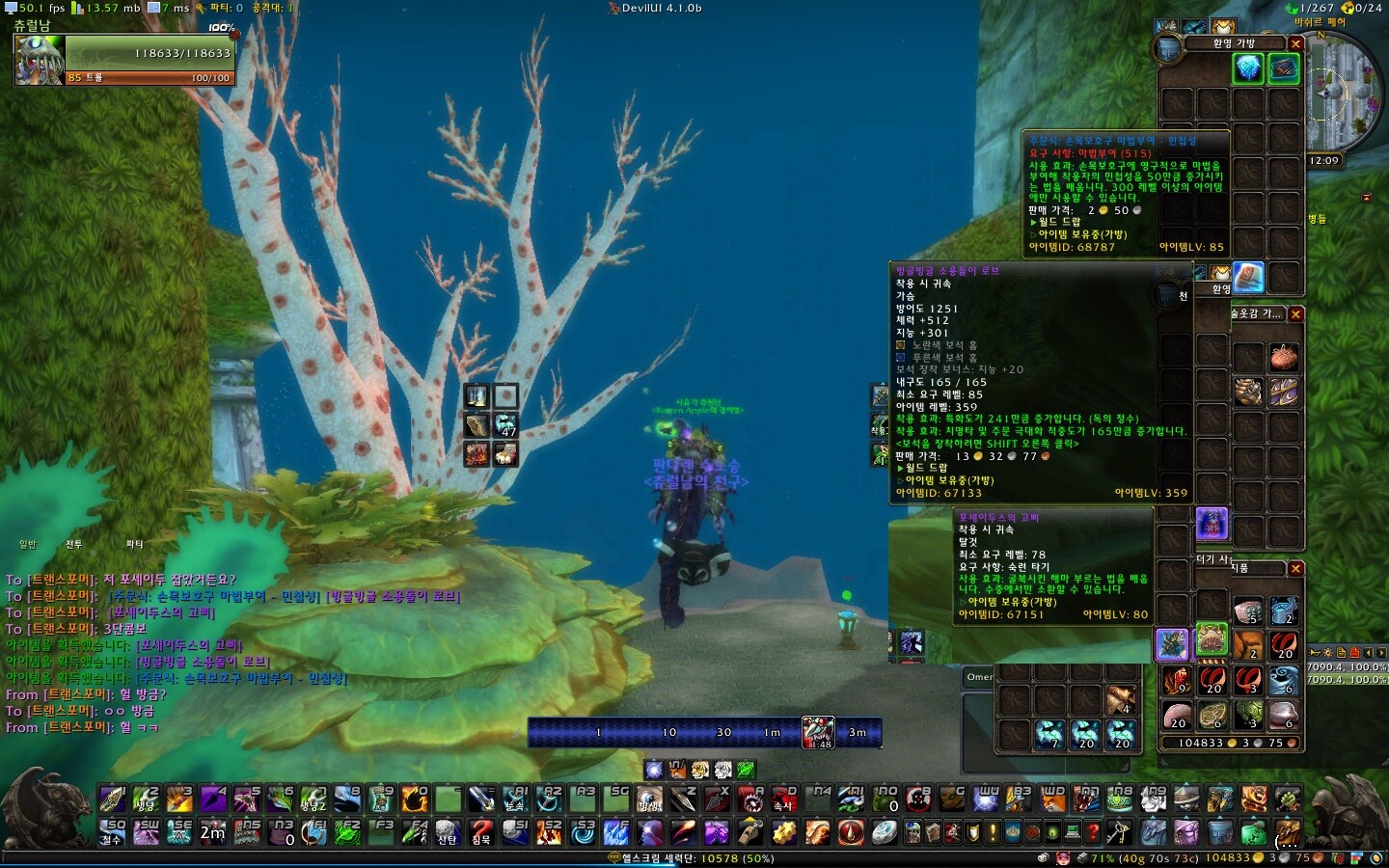Select the green-bordered turtle mount item
Image resolution: width=1389 pixels, height=868 pixels.
[x=1212, y=640]
